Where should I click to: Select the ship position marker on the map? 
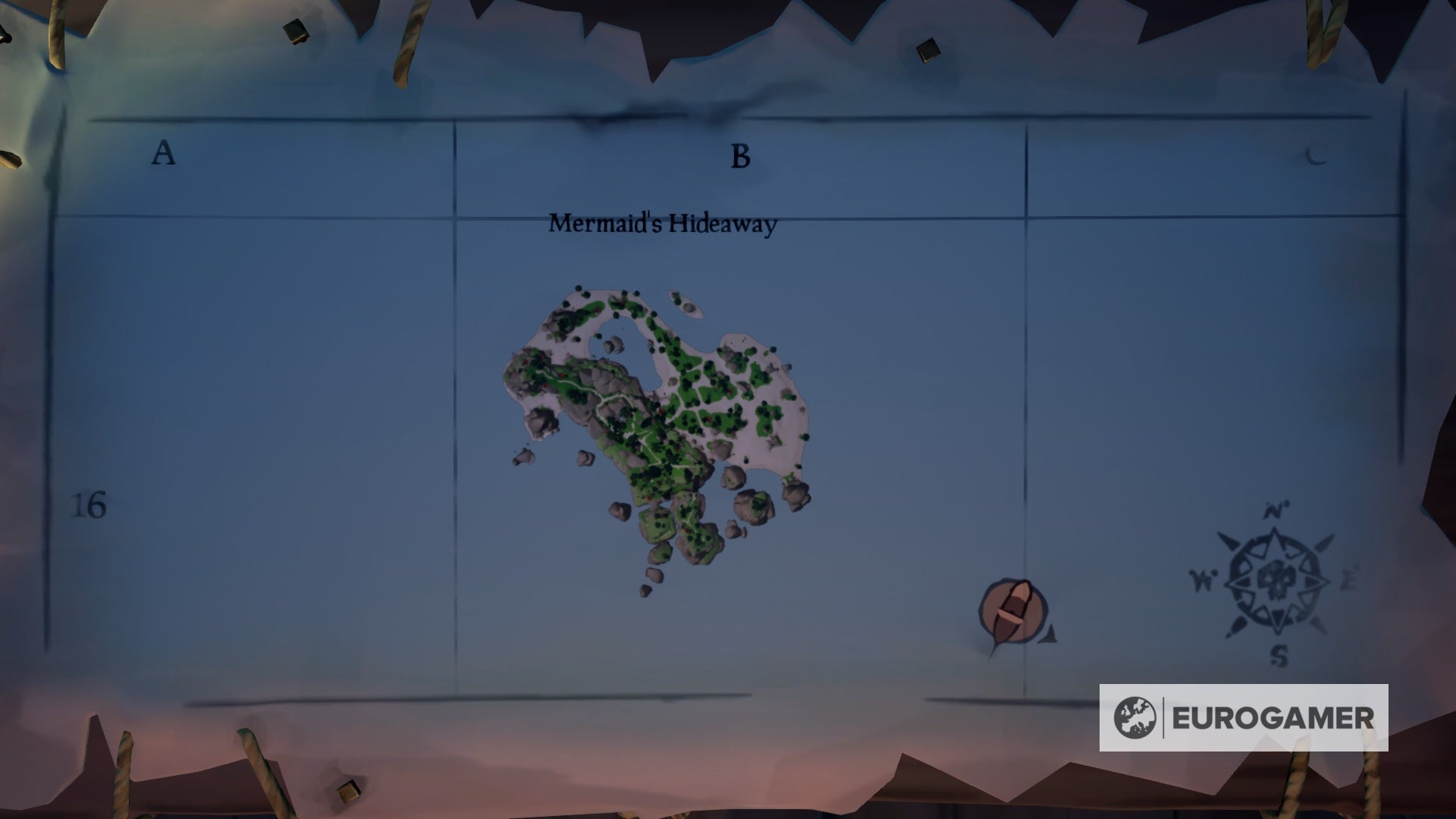click(x=1012, y=607)
